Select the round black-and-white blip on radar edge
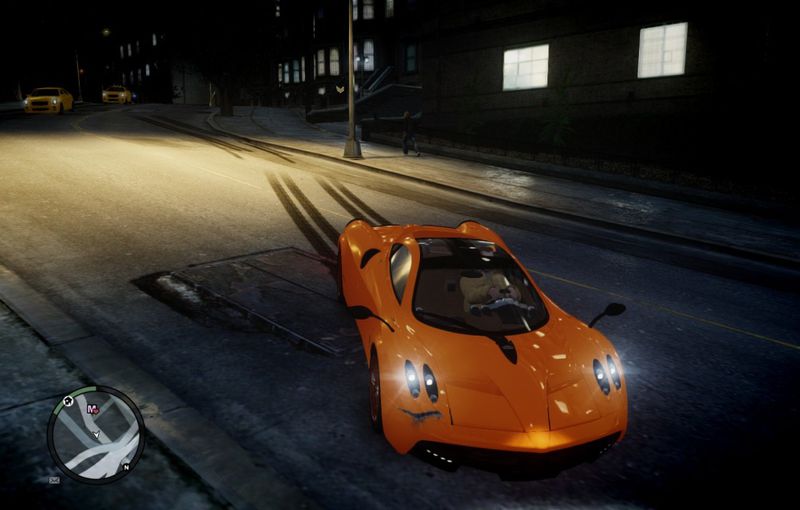Viewport: 800px width, 510px height. click(68, 401)
